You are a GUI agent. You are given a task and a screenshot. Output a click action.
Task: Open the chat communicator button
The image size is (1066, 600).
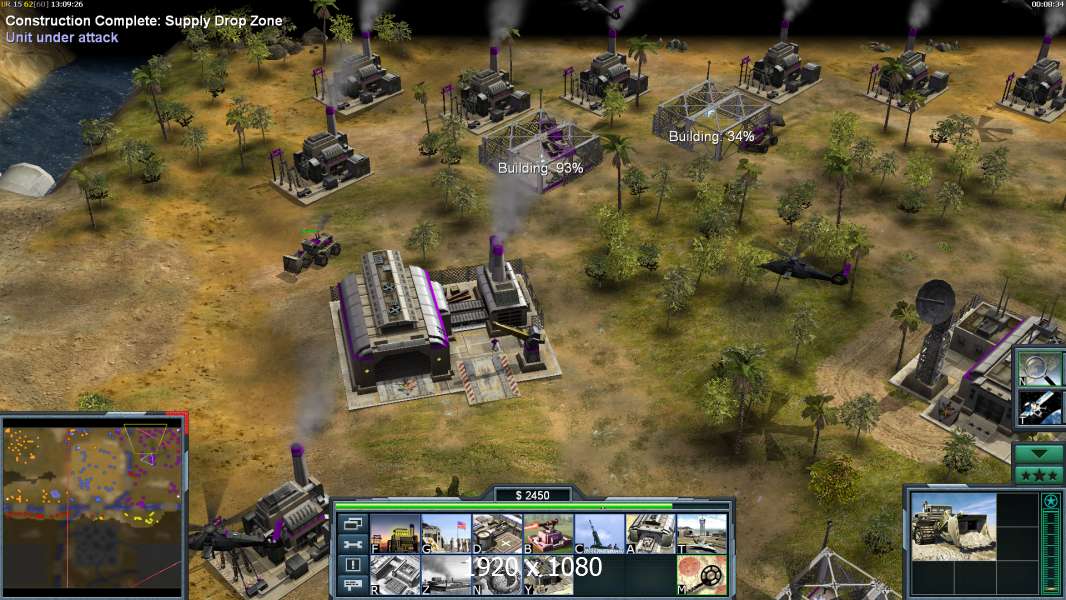[x=352, y=586]
